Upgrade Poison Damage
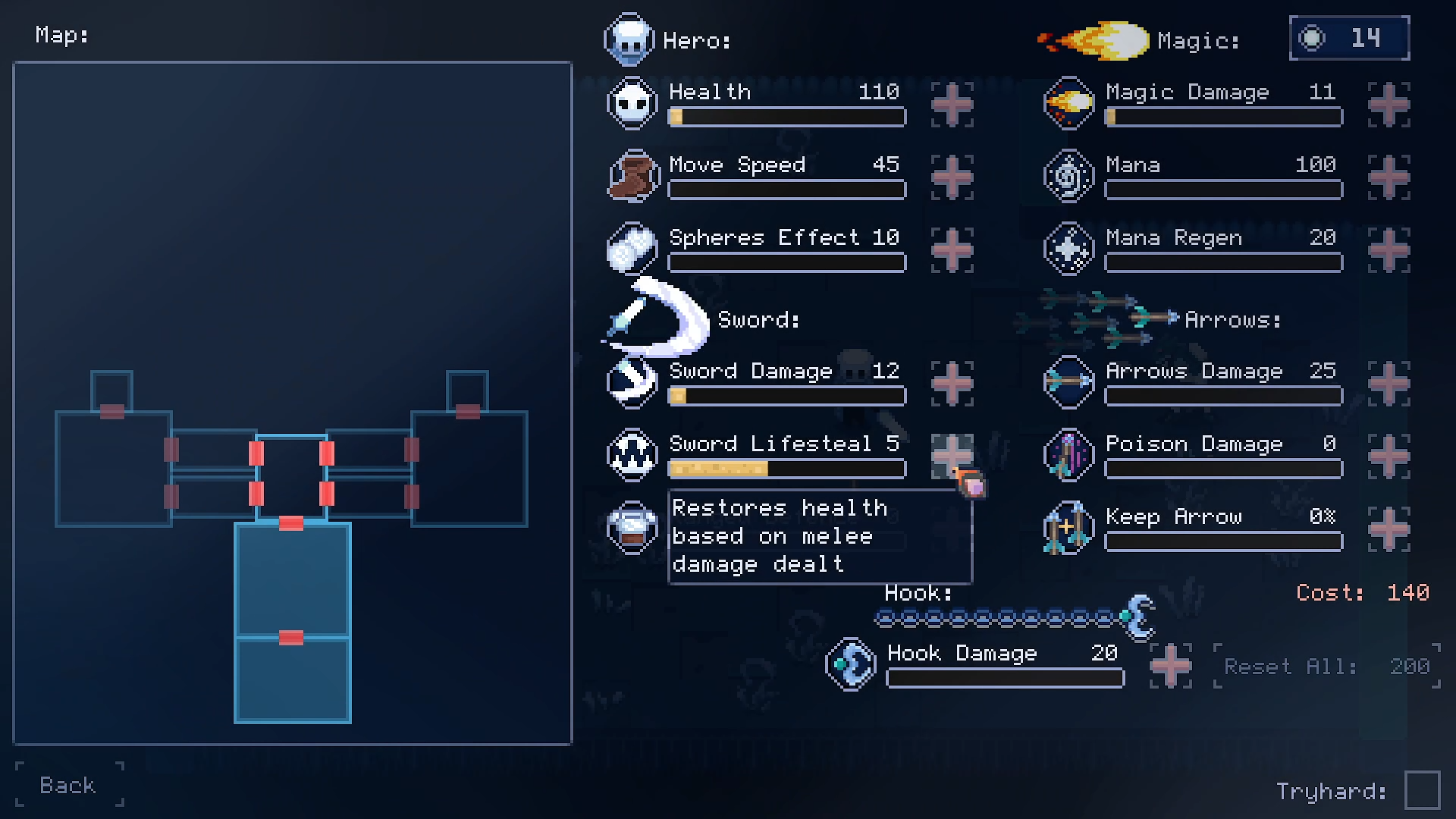Image resolution: width=1456 pixels, height=819 pixels. coord(1389,456)
